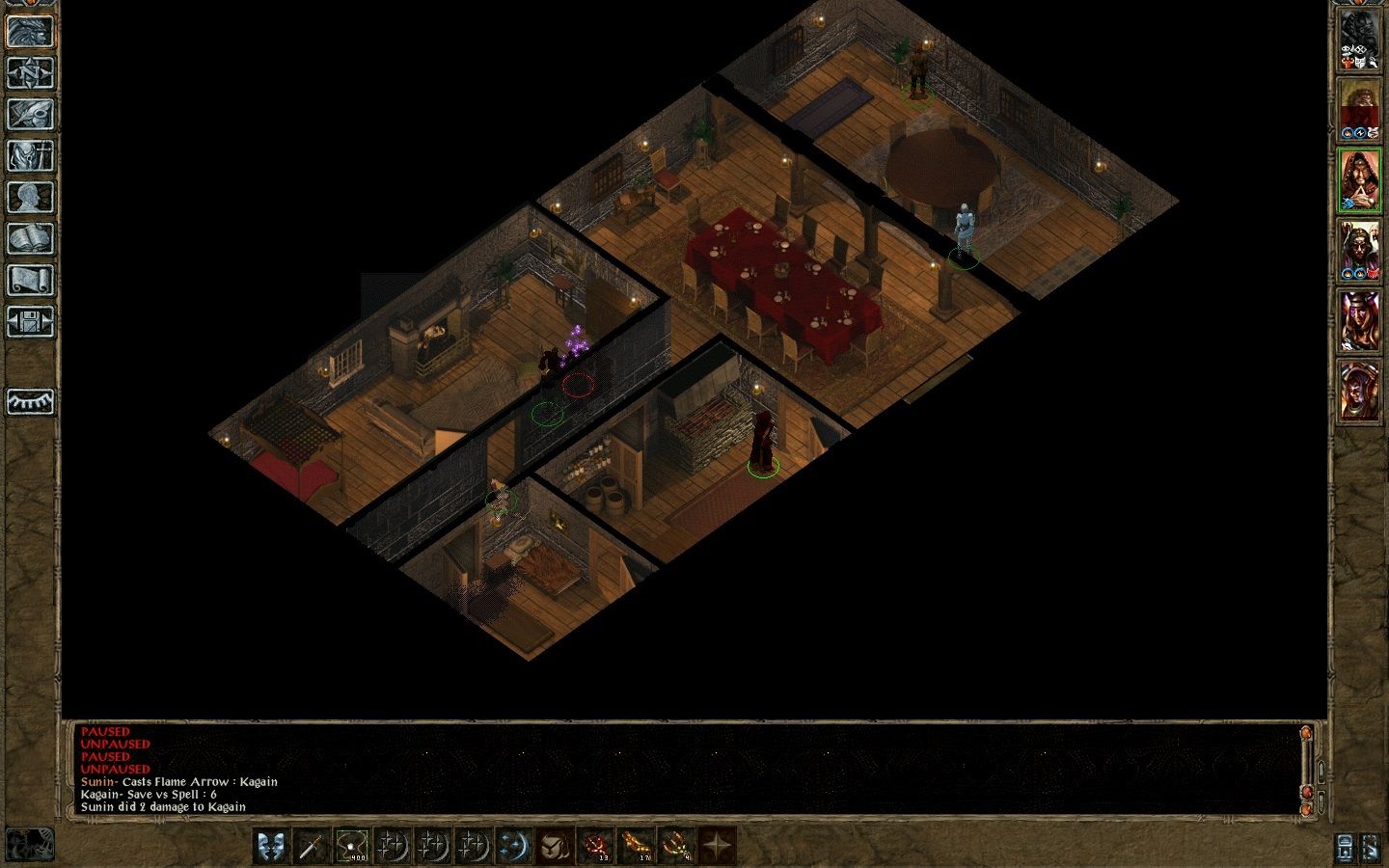Open the mage spellbook button
The width and height of the screenshot is (1389, 868).
coord(30,239)
